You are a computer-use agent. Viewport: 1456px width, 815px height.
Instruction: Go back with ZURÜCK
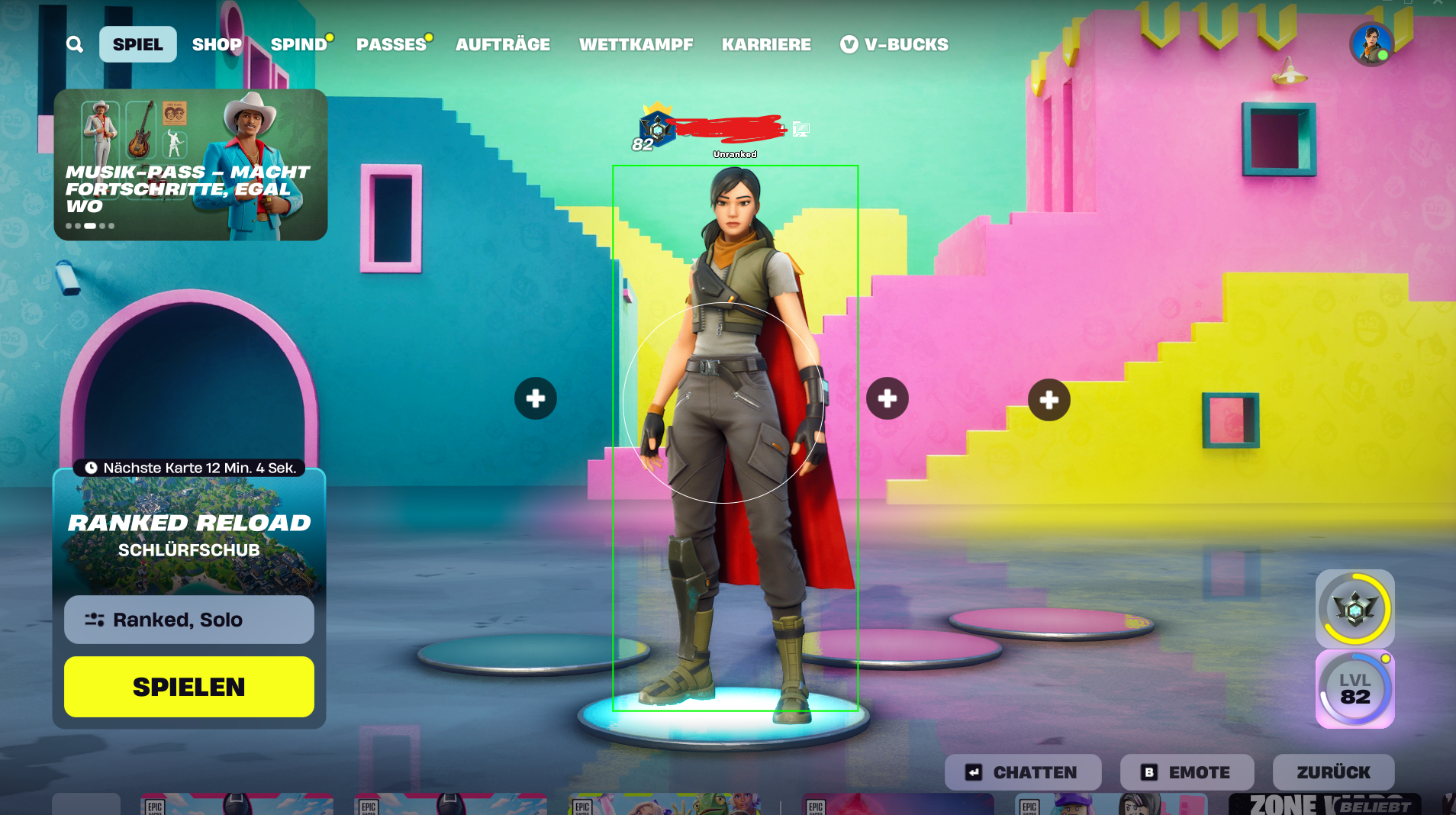click(1333, 772)
